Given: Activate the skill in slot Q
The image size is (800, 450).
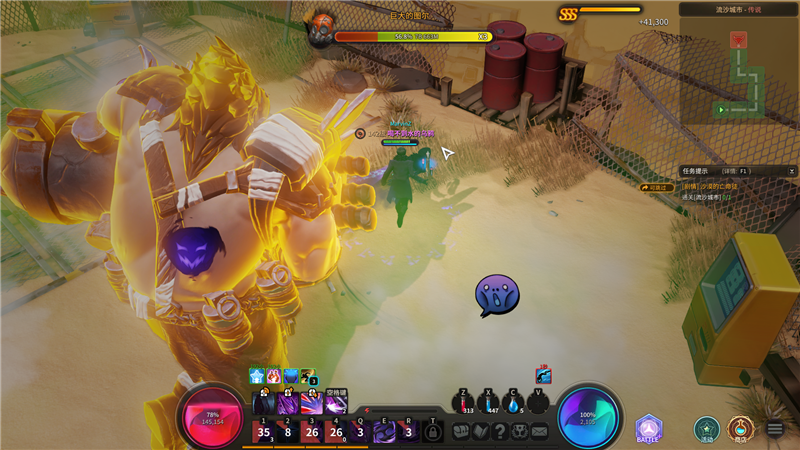Looking at the screenshot, I should [360, 431].
